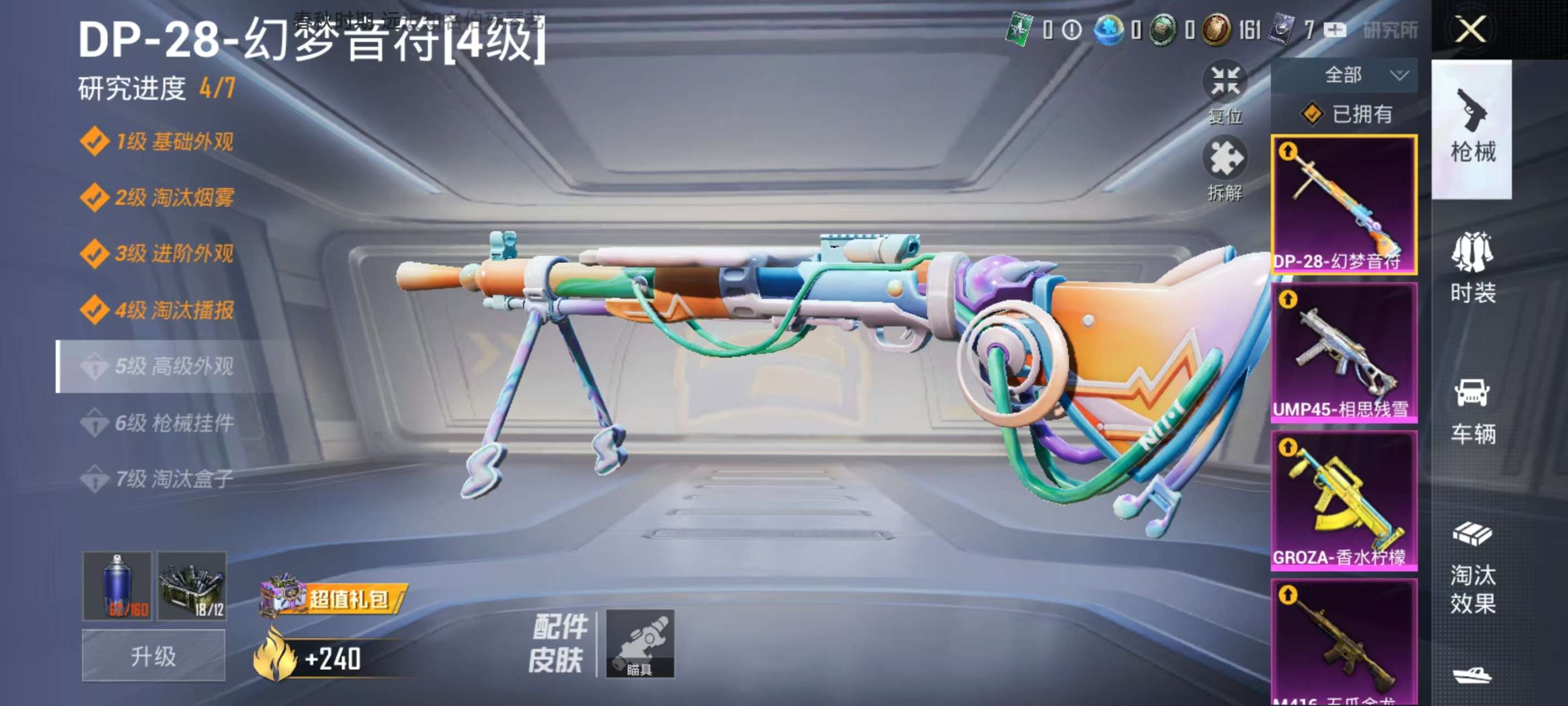
Task: Select the 瞄具 scope attachment skin slot
Action: (640, 643)
